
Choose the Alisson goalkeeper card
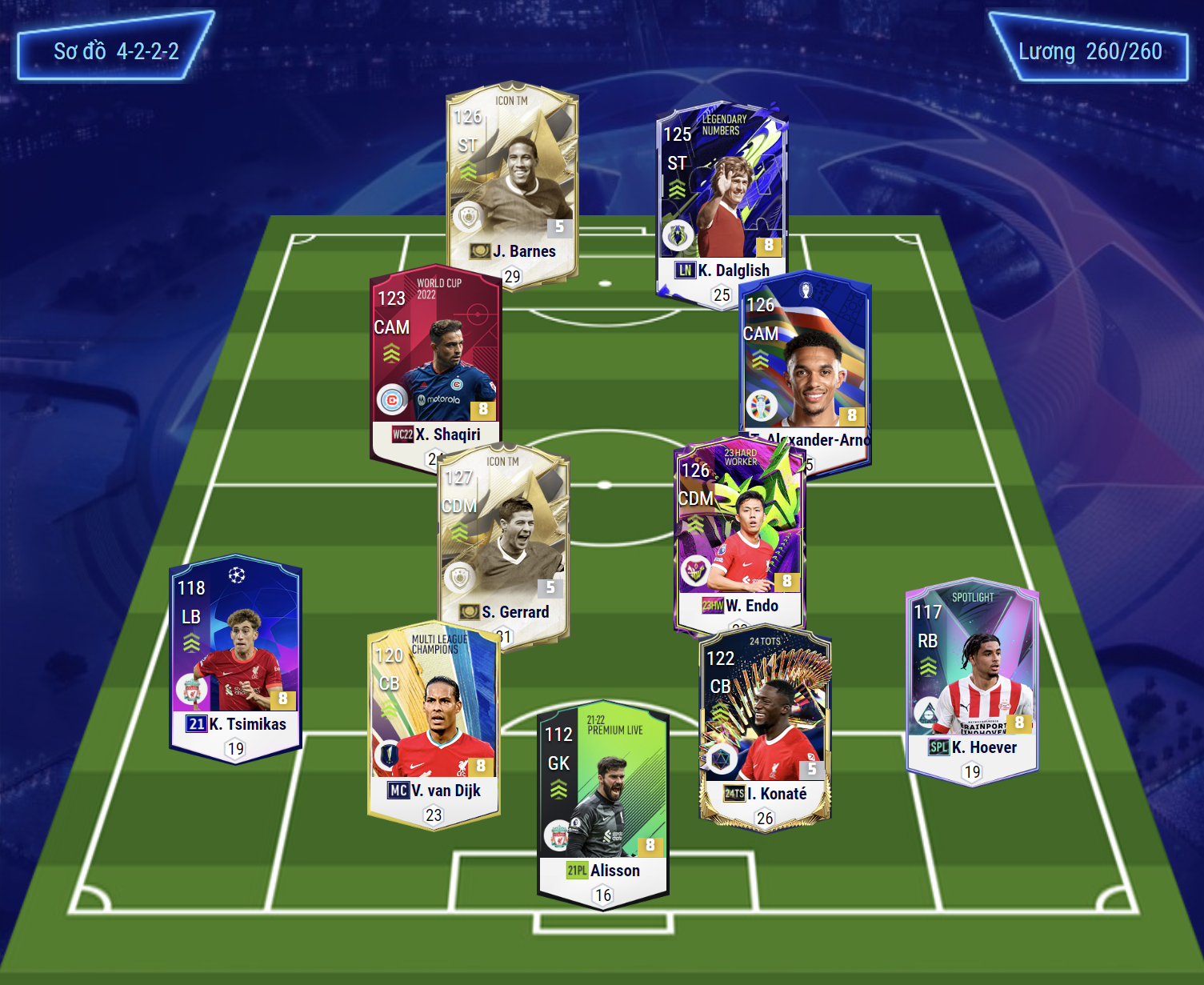603,804
